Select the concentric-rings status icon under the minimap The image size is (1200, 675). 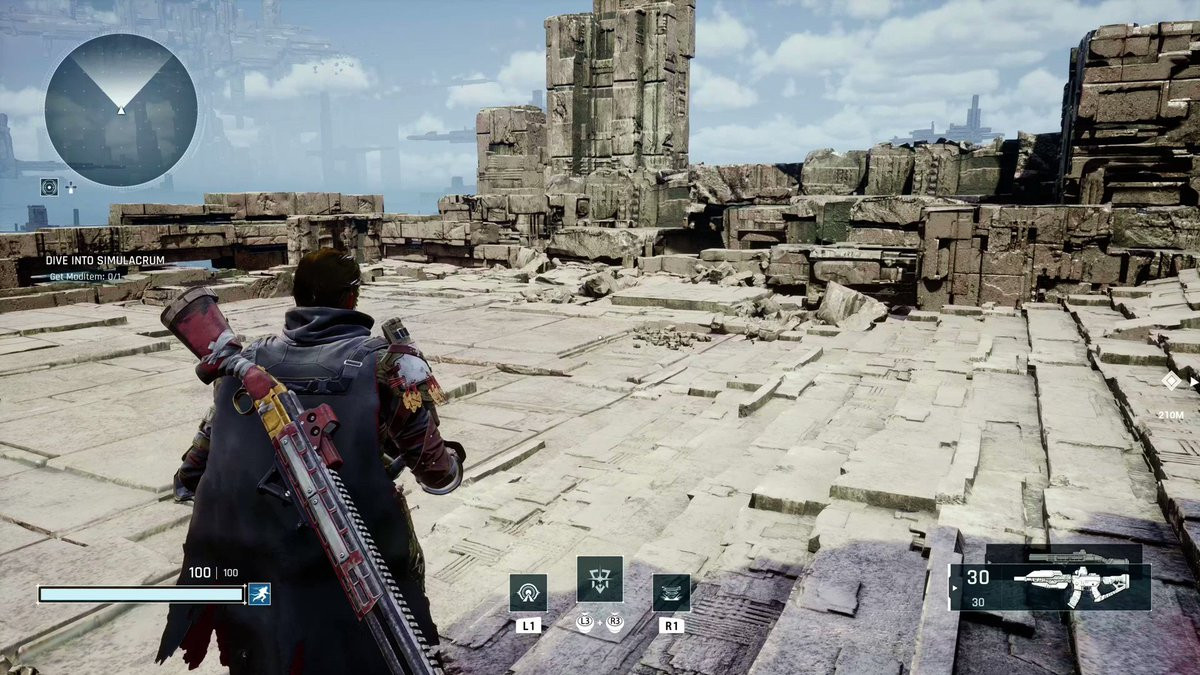click(49, 186)
